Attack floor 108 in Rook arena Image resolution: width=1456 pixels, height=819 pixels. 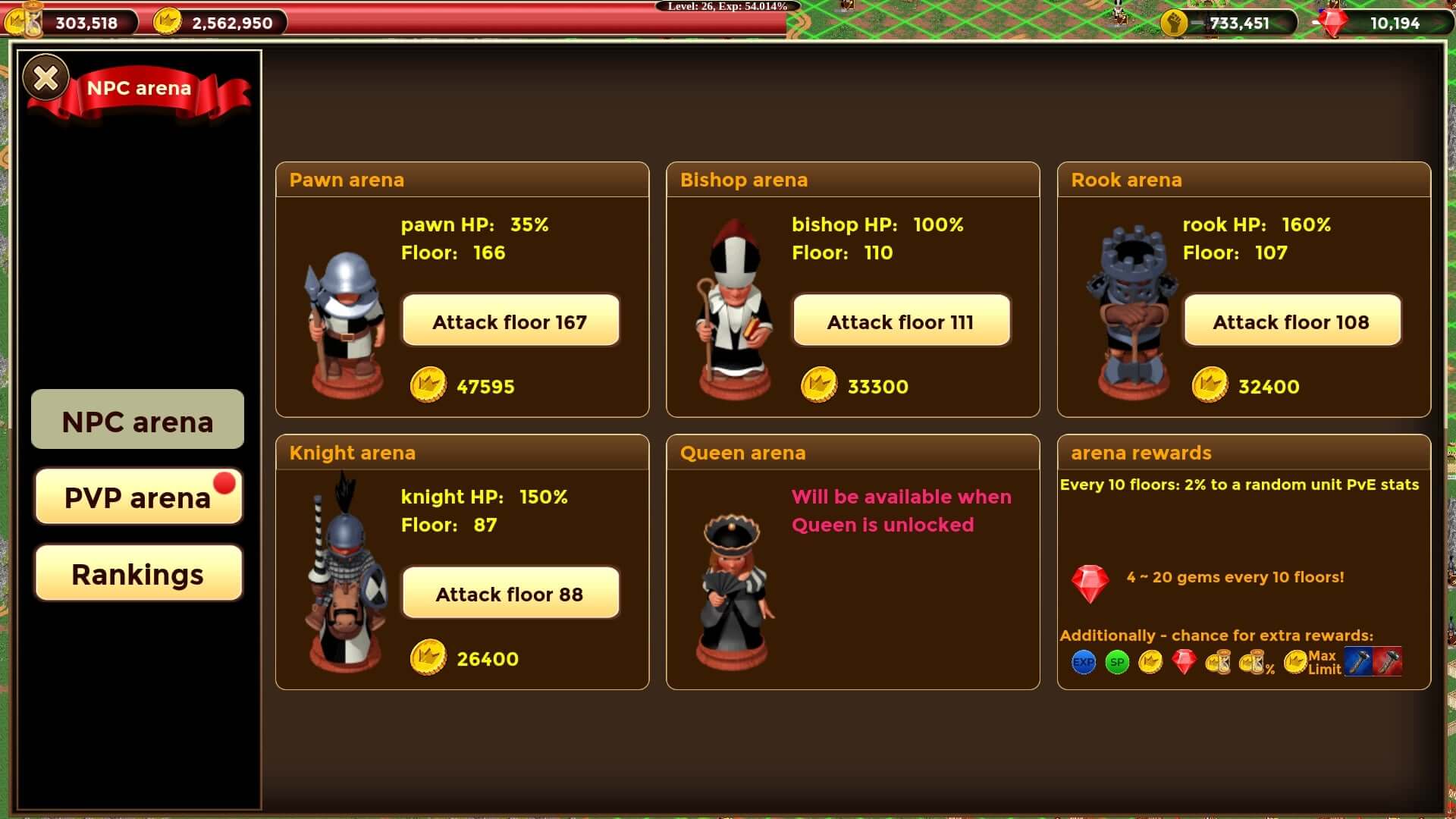coord(1291,322)
